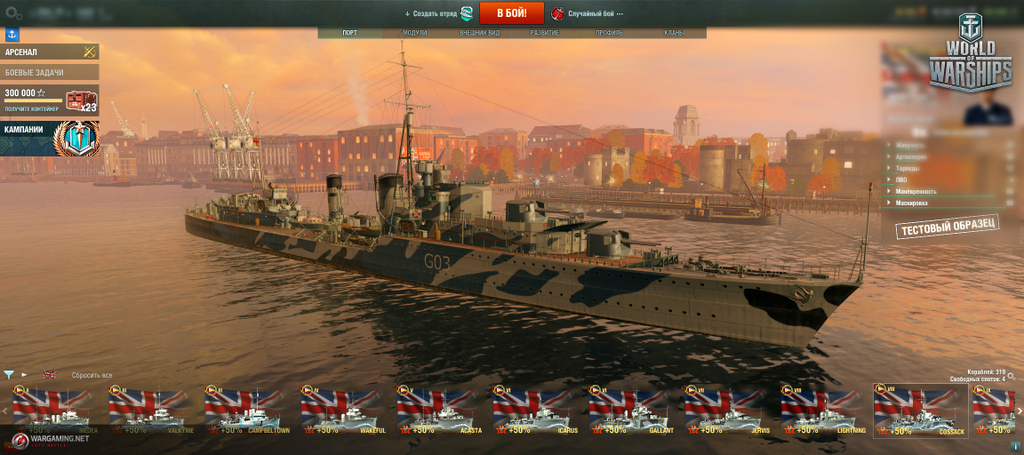Select the Порт tab
Screen dimensions: 1024x455
(350, 33)
